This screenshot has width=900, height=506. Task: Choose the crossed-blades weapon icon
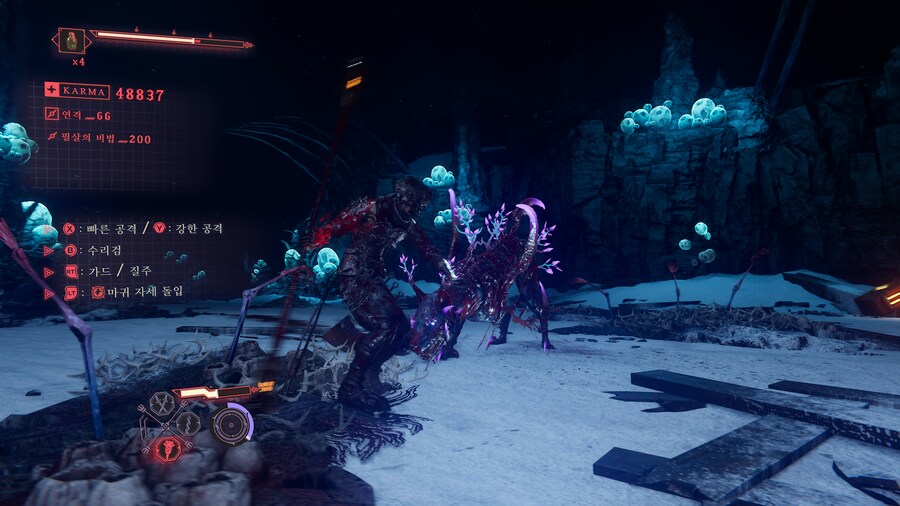click(163, 403)
